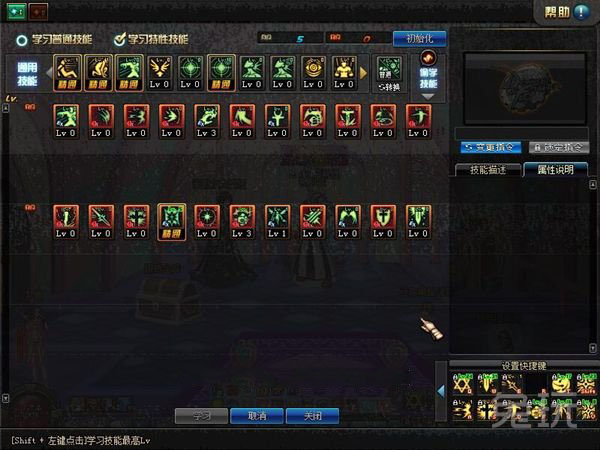Screen dimensions: 600x450
Task: Close the skill window with 关闭
Action: coord(311,415)
